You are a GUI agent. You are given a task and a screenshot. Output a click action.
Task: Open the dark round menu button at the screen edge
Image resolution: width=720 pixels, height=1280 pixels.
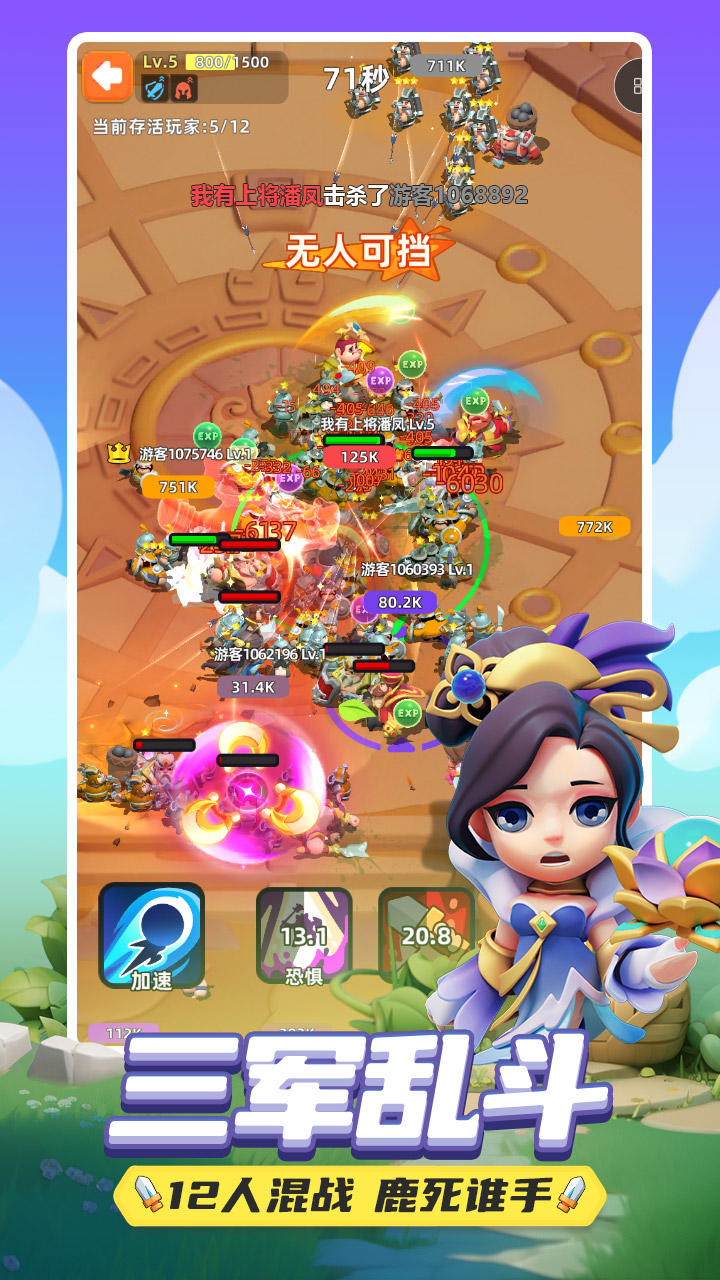[x=632, y=86]
